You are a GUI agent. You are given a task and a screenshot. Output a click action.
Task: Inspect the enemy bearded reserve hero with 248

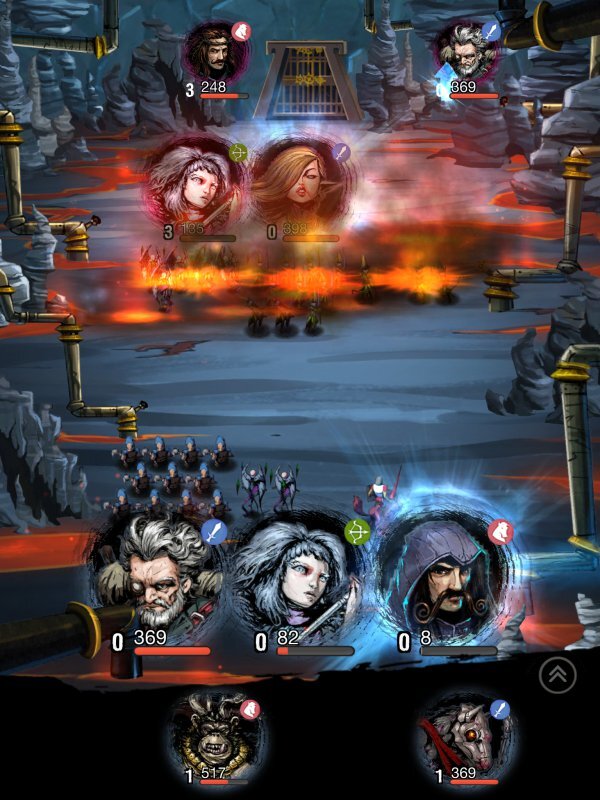215,51
